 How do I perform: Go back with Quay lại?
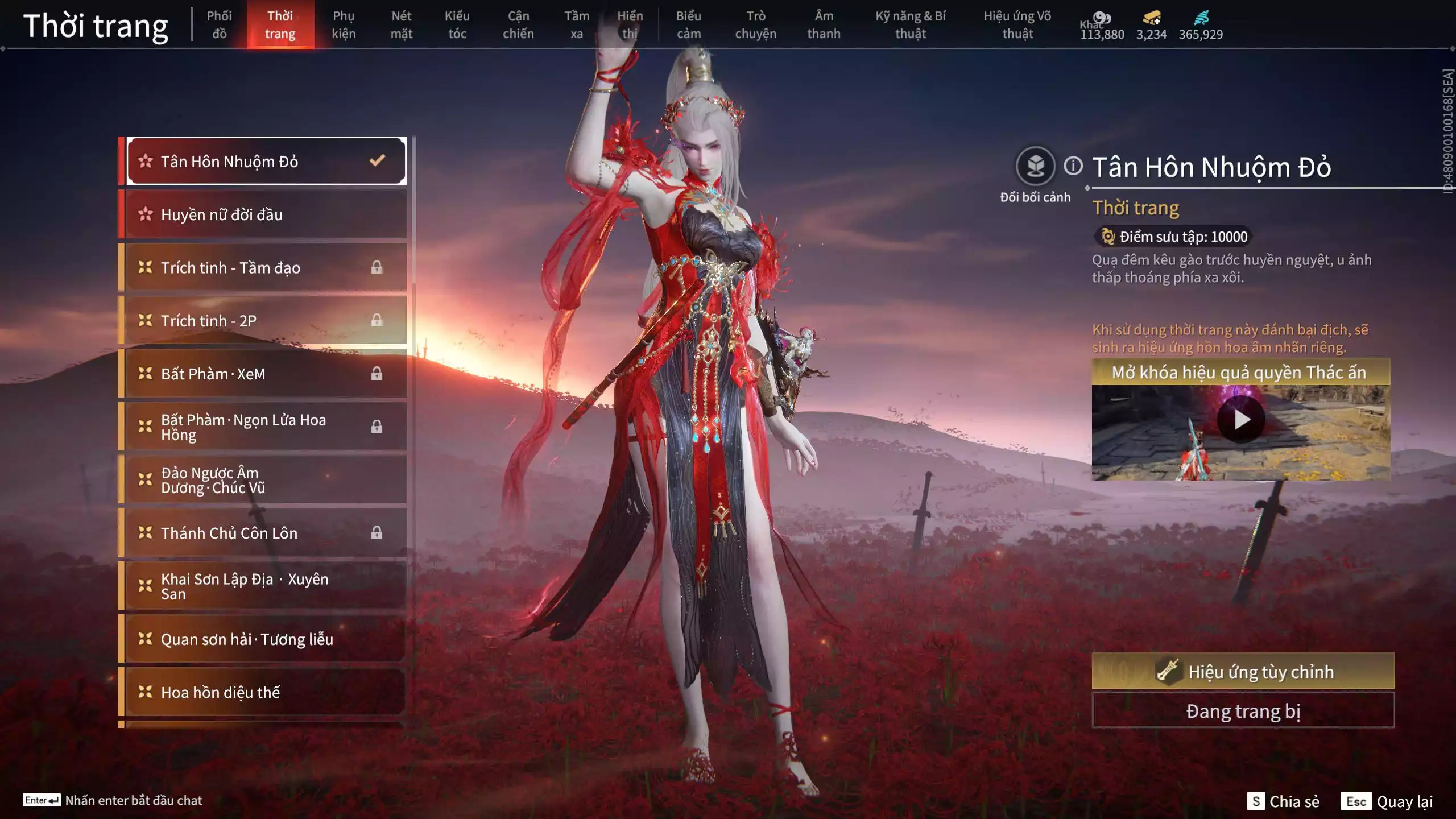(1387, 801)
